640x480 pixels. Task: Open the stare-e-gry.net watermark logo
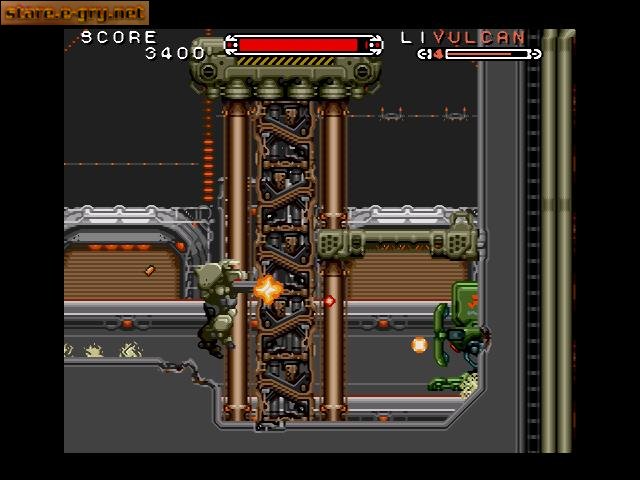click(74, 13)
